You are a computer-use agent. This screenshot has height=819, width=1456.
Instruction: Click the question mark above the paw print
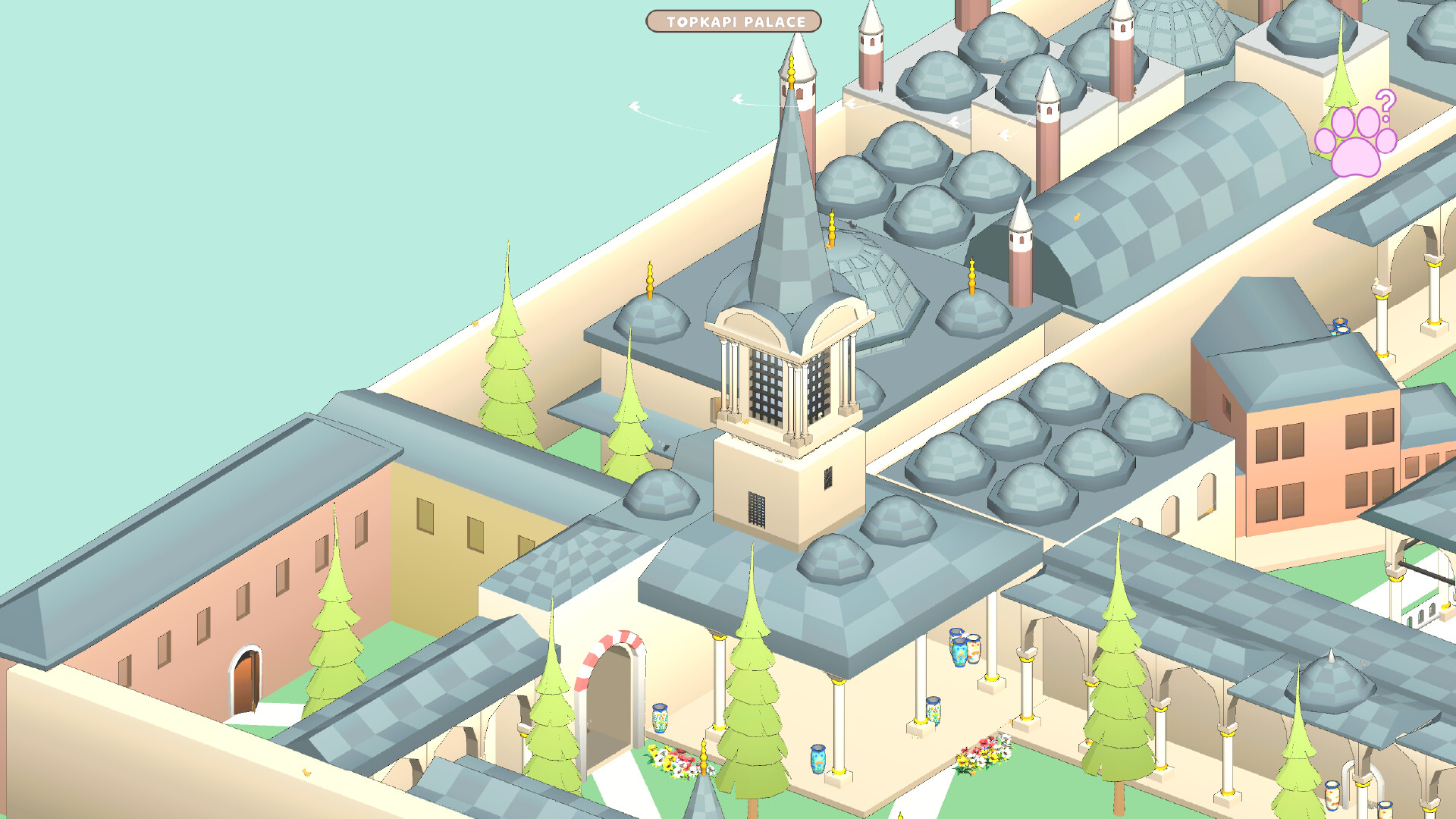click(x=1388, y=104)
